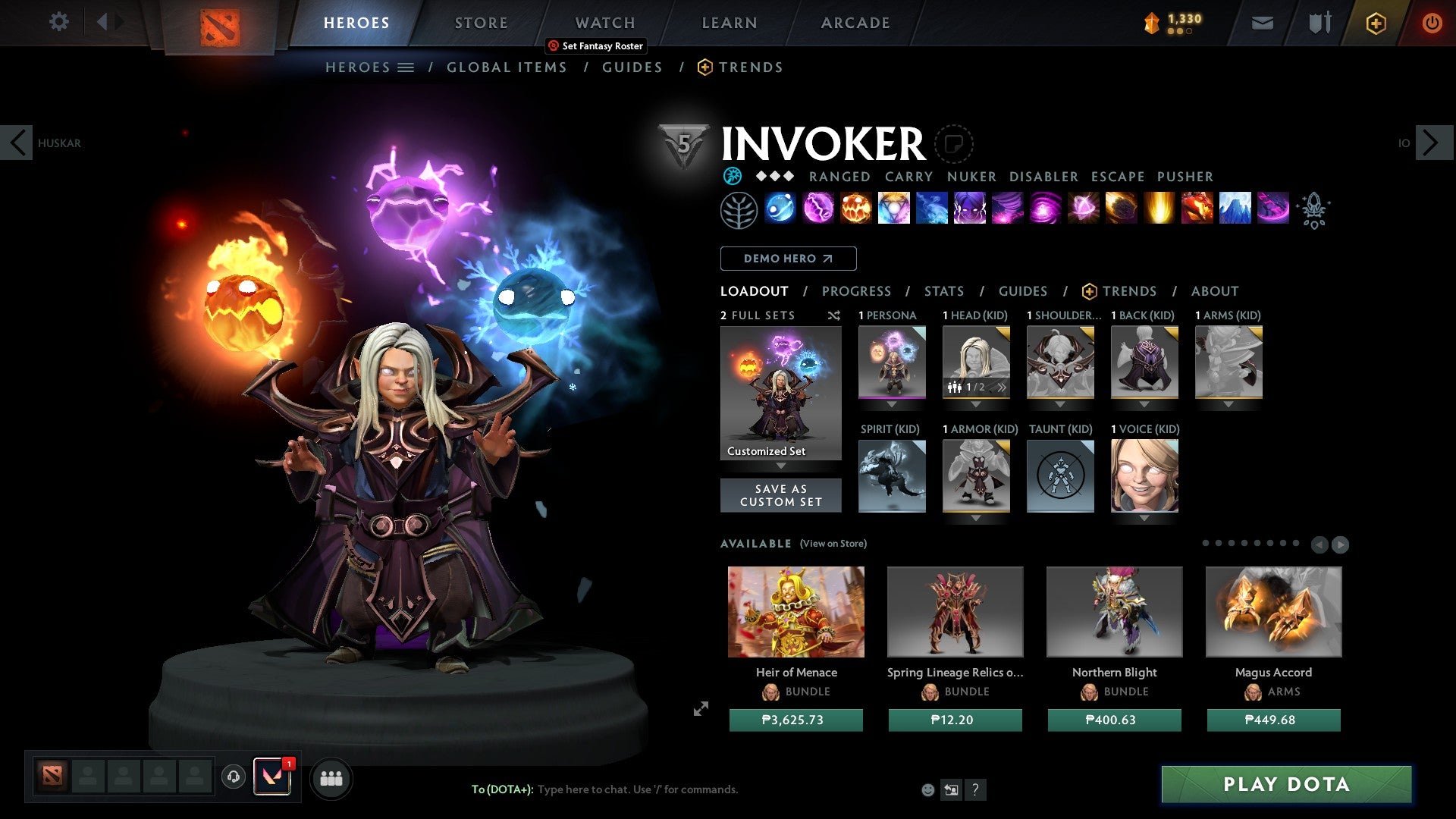
Task: Open the friends list icon
Action: click(330, 778)
